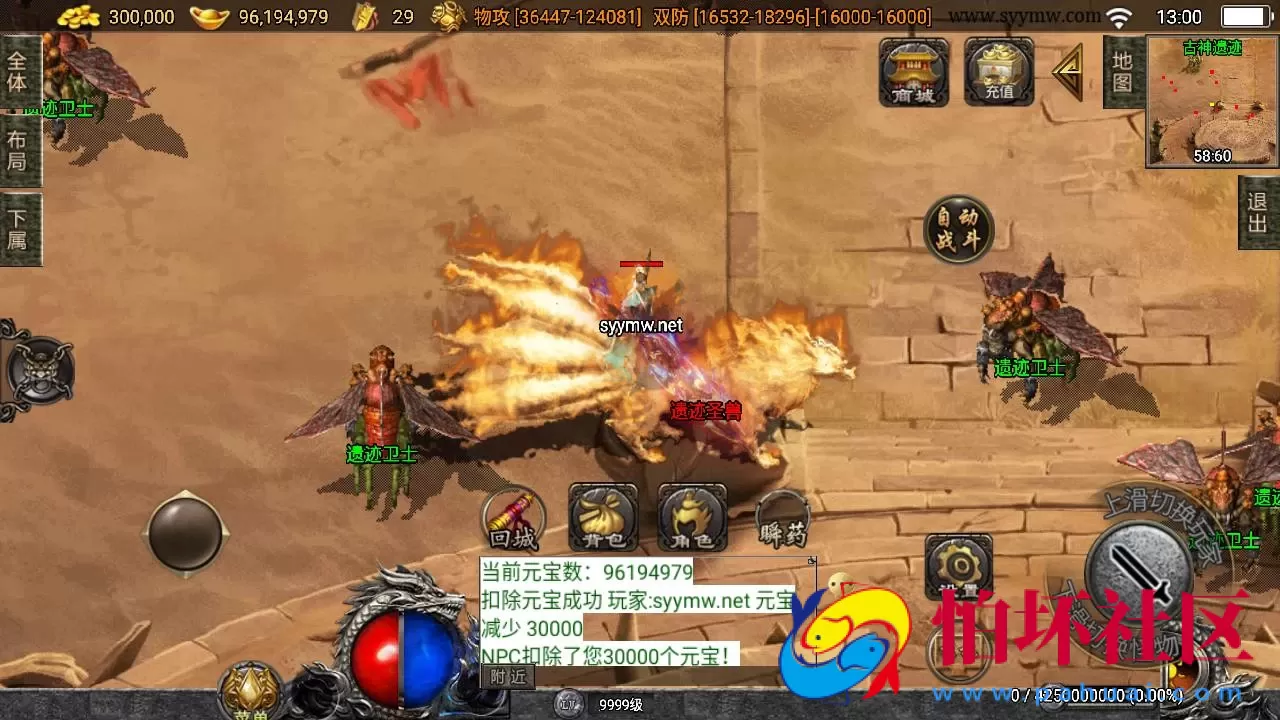The height and width of the screenshot is (720, 1280).
Task: Expand the 下属 side panel entry
Action: click(x=22, y=228)
